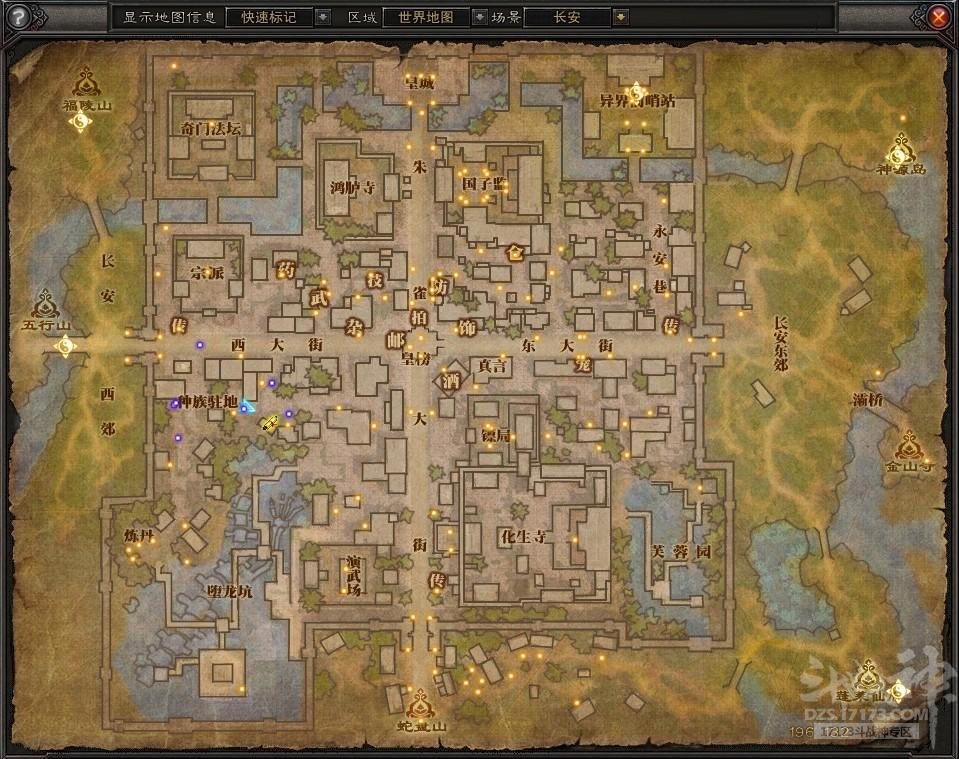
Task: Open the 世界地图 region dropdown
Action: (x=479, y=17)
